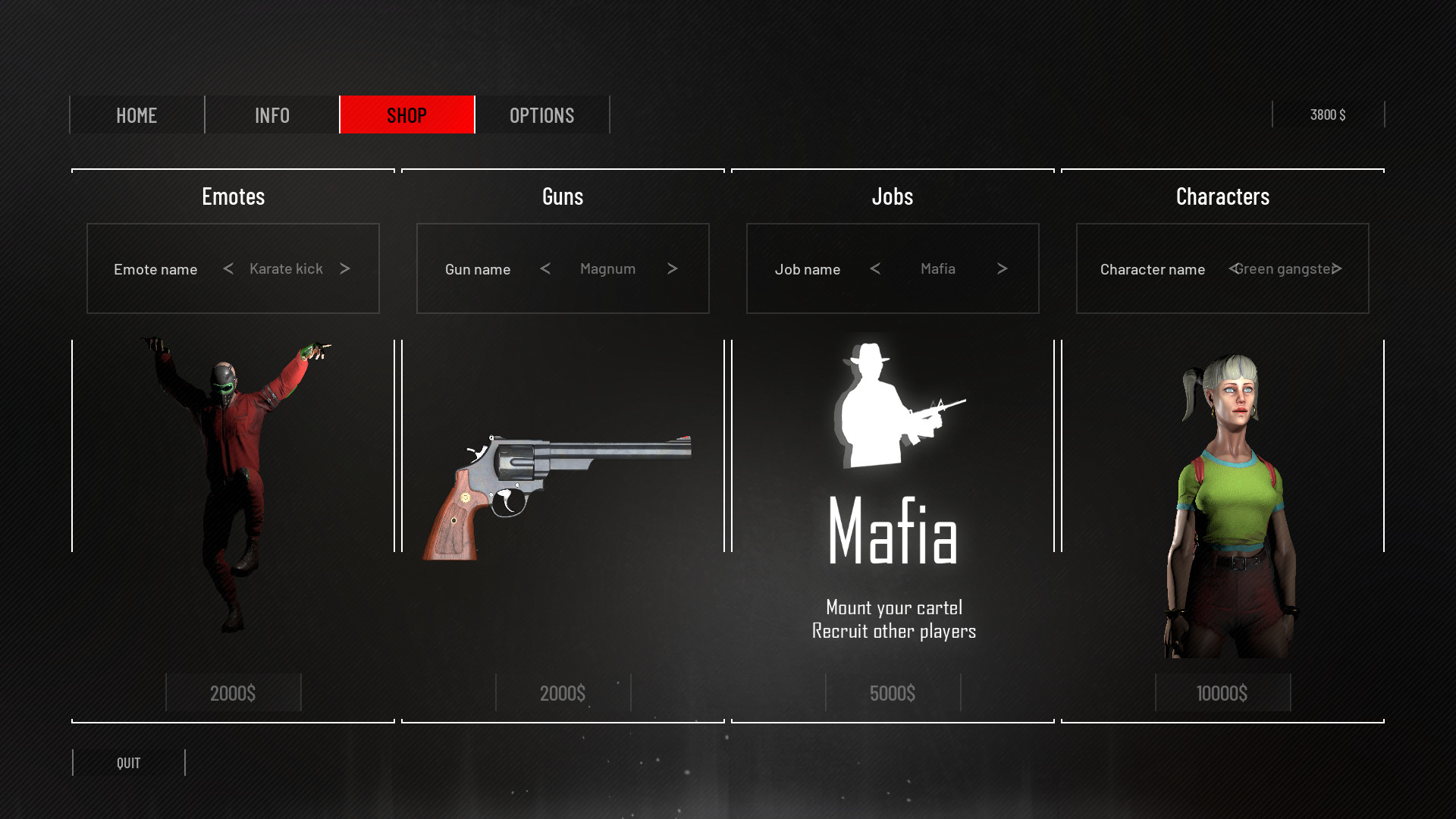
Task: Click the 3800$ balance display
Action: pos(1329,115)
